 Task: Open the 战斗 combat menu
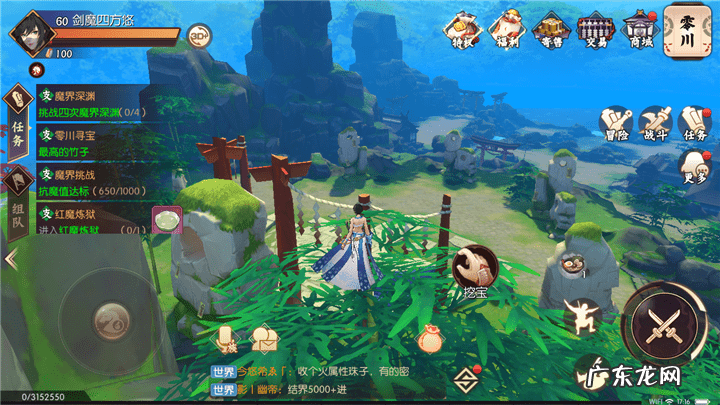pyautogui.click(x=655, y=125)
